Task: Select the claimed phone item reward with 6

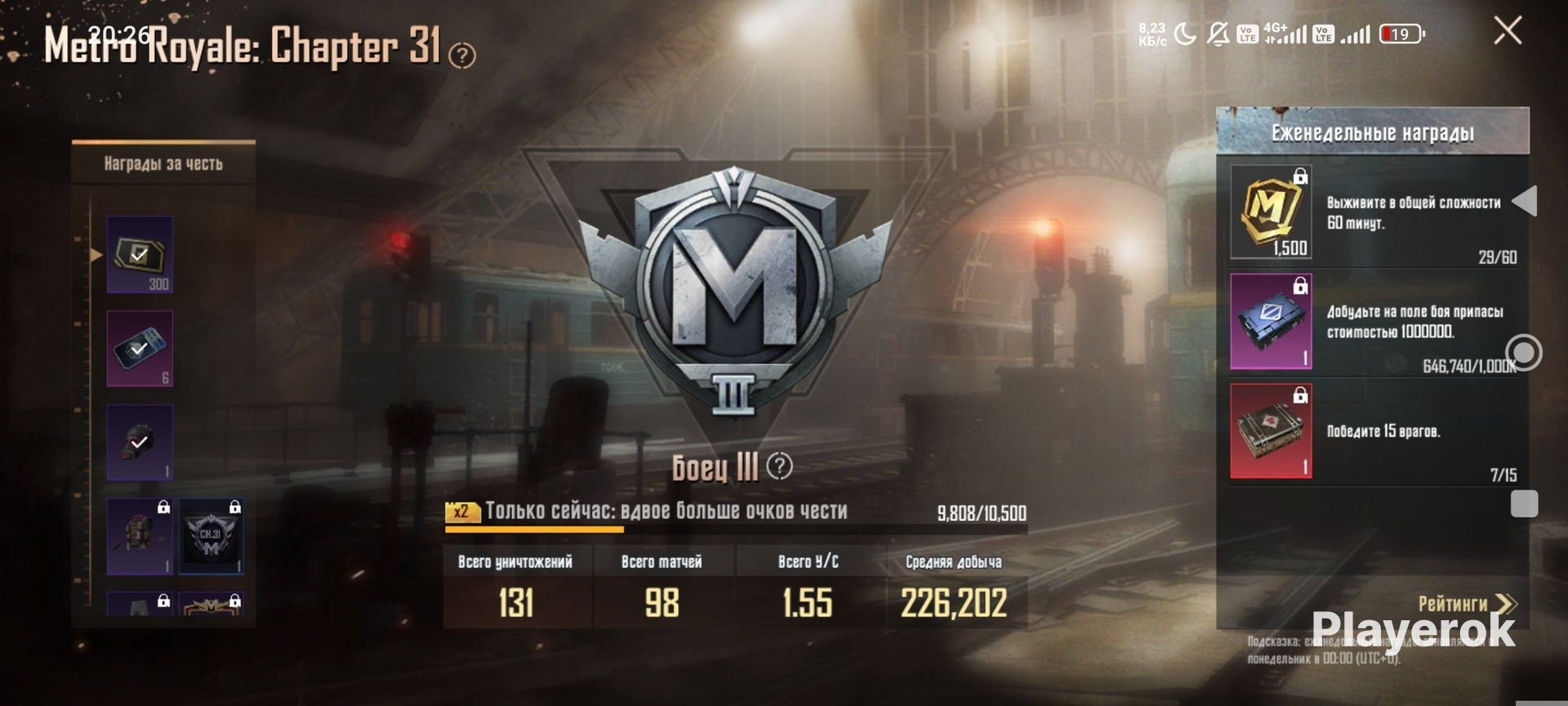Action: click(140, 348)
